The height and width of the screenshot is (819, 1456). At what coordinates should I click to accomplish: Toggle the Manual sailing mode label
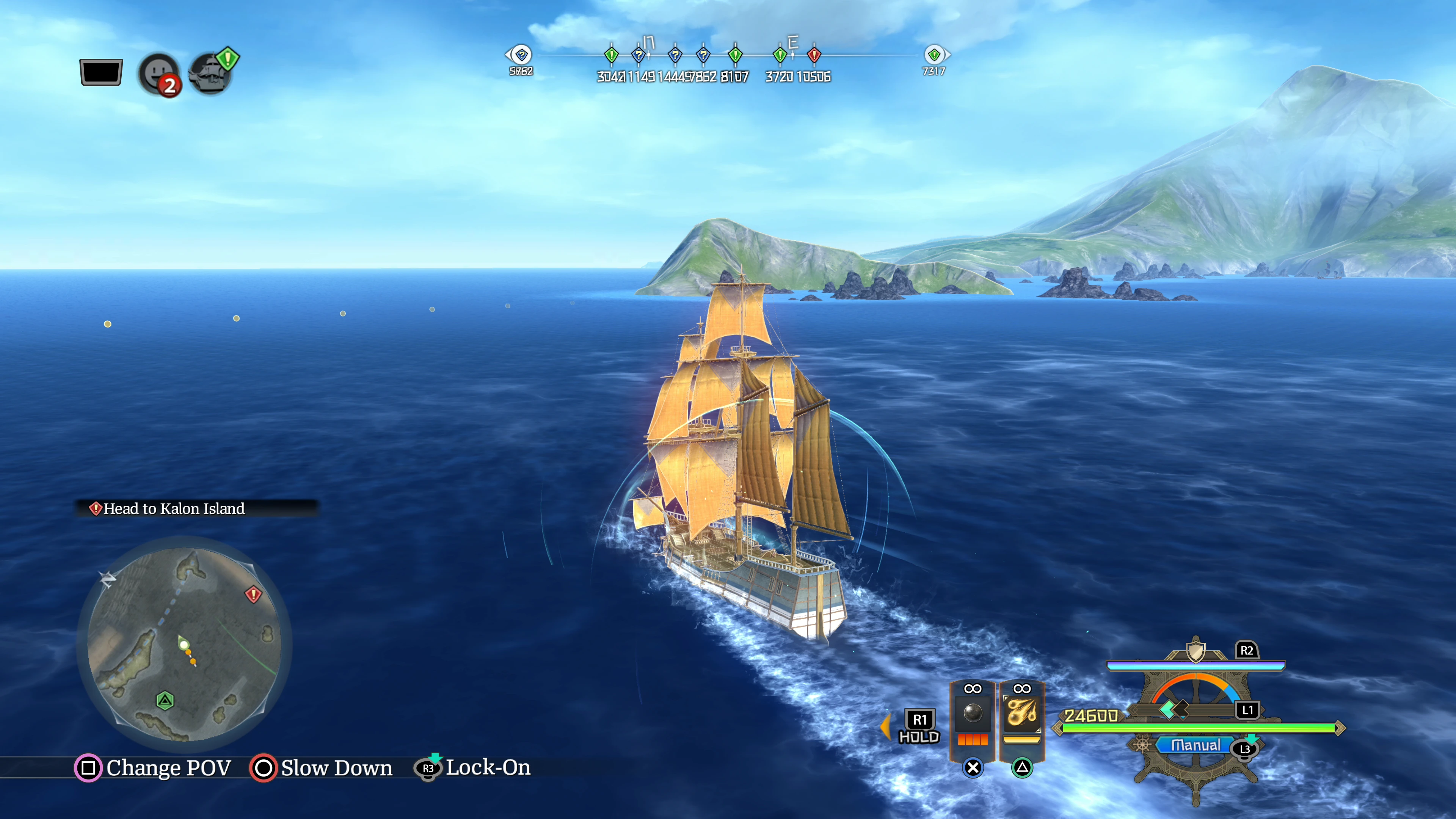pyautogui.click(x=1196, y=745)
